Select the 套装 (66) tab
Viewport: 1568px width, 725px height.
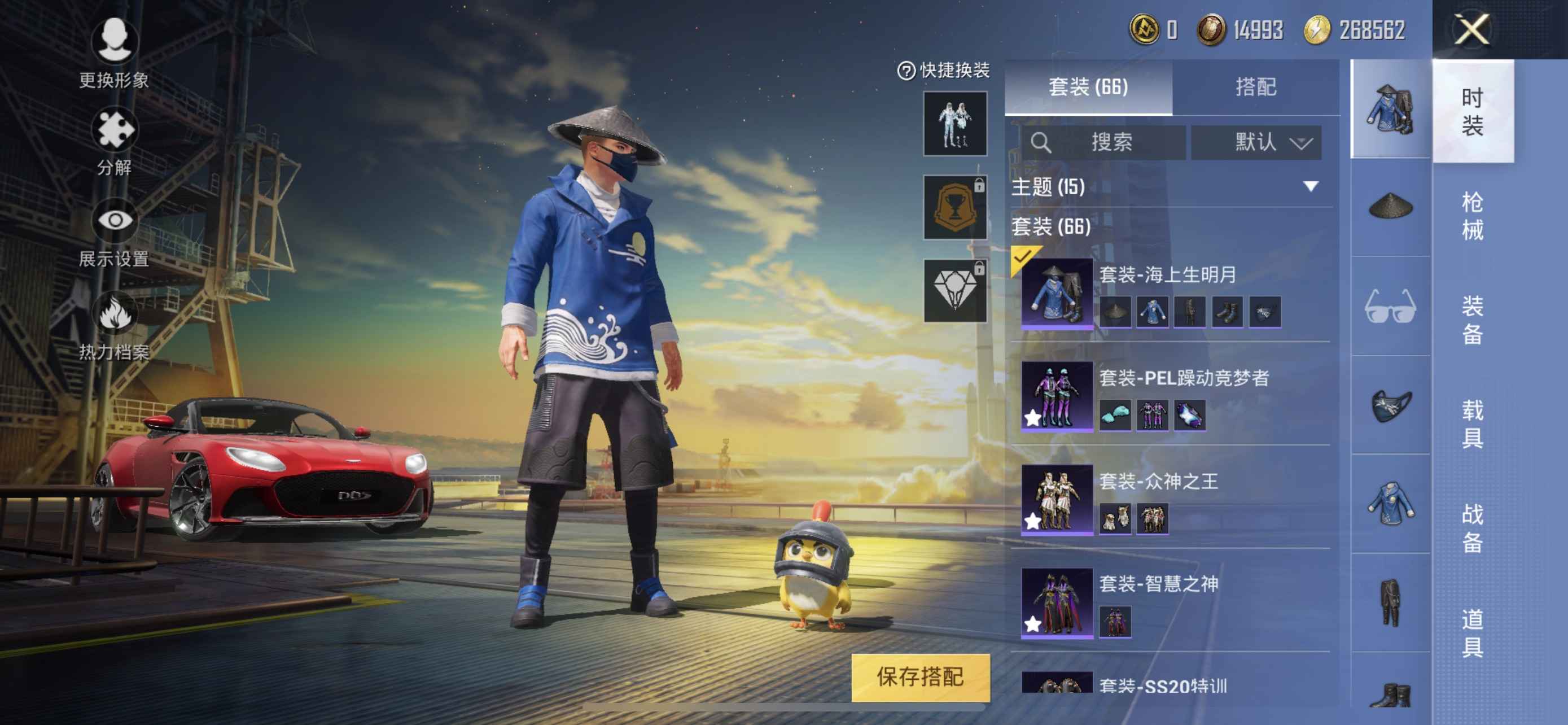tap(1088, 87)
